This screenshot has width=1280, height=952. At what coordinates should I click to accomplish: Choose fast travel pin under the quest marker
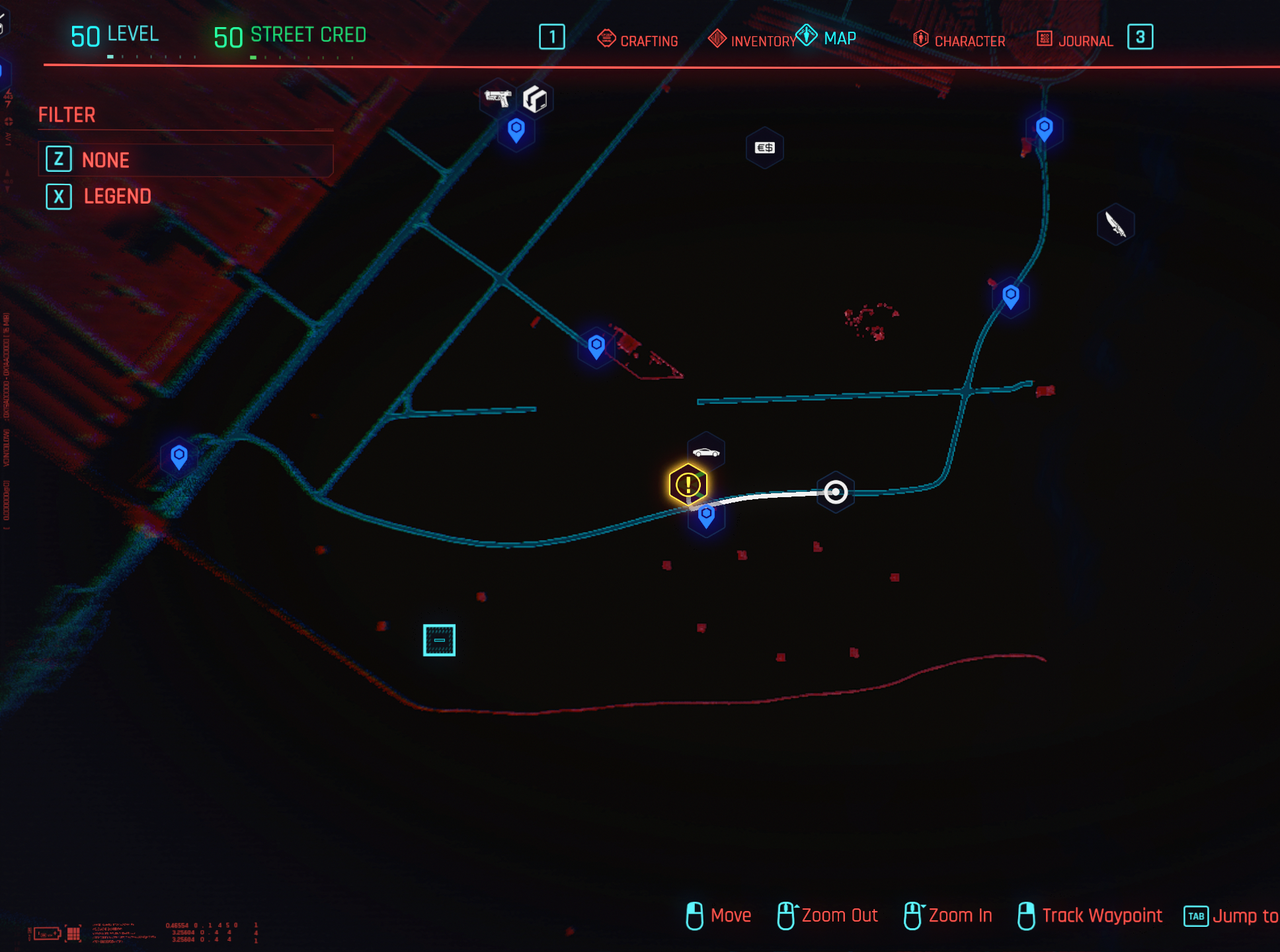(706, 516)
